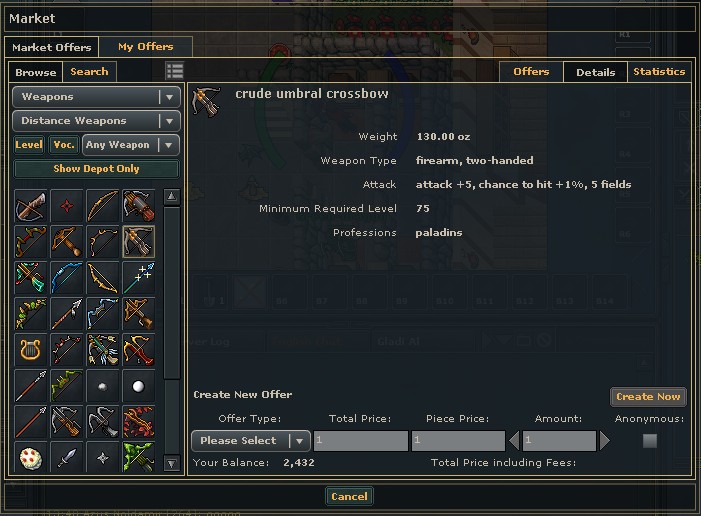The width and height of the screenshot is (701, 516).
Task: Toggle the Level filter button
Action: (x=29, y=145)
